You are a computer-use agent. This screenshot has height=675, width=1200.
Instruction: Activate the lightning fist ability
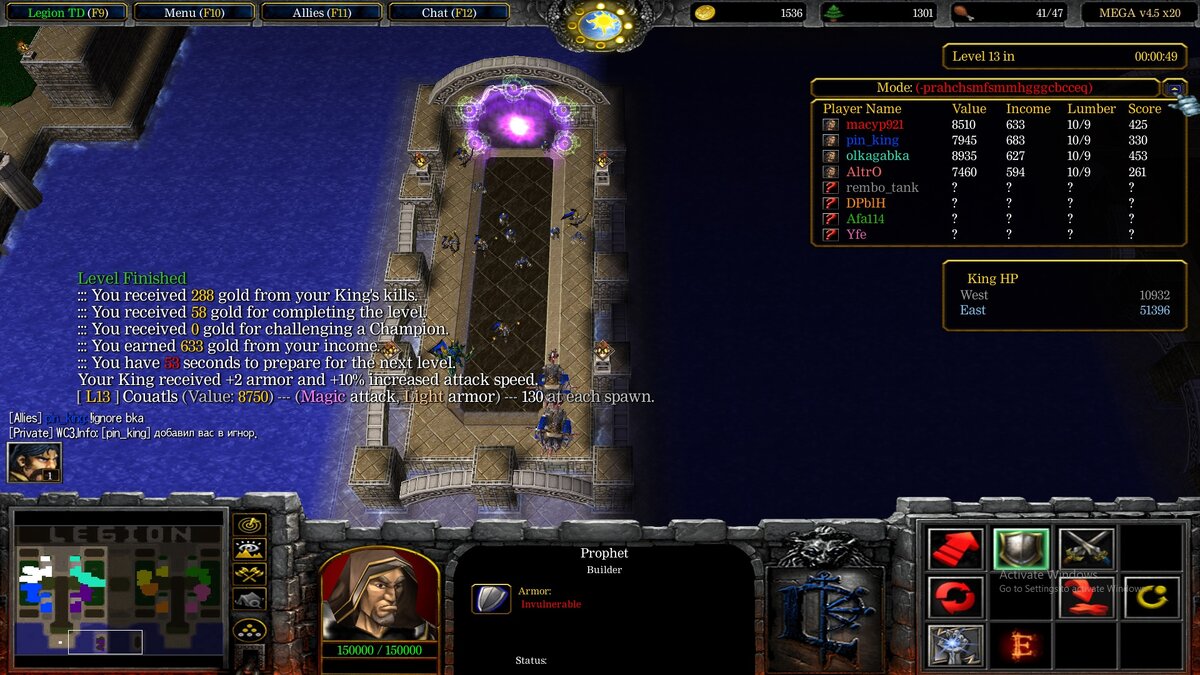pyautogui.click(x=955, y=645)
